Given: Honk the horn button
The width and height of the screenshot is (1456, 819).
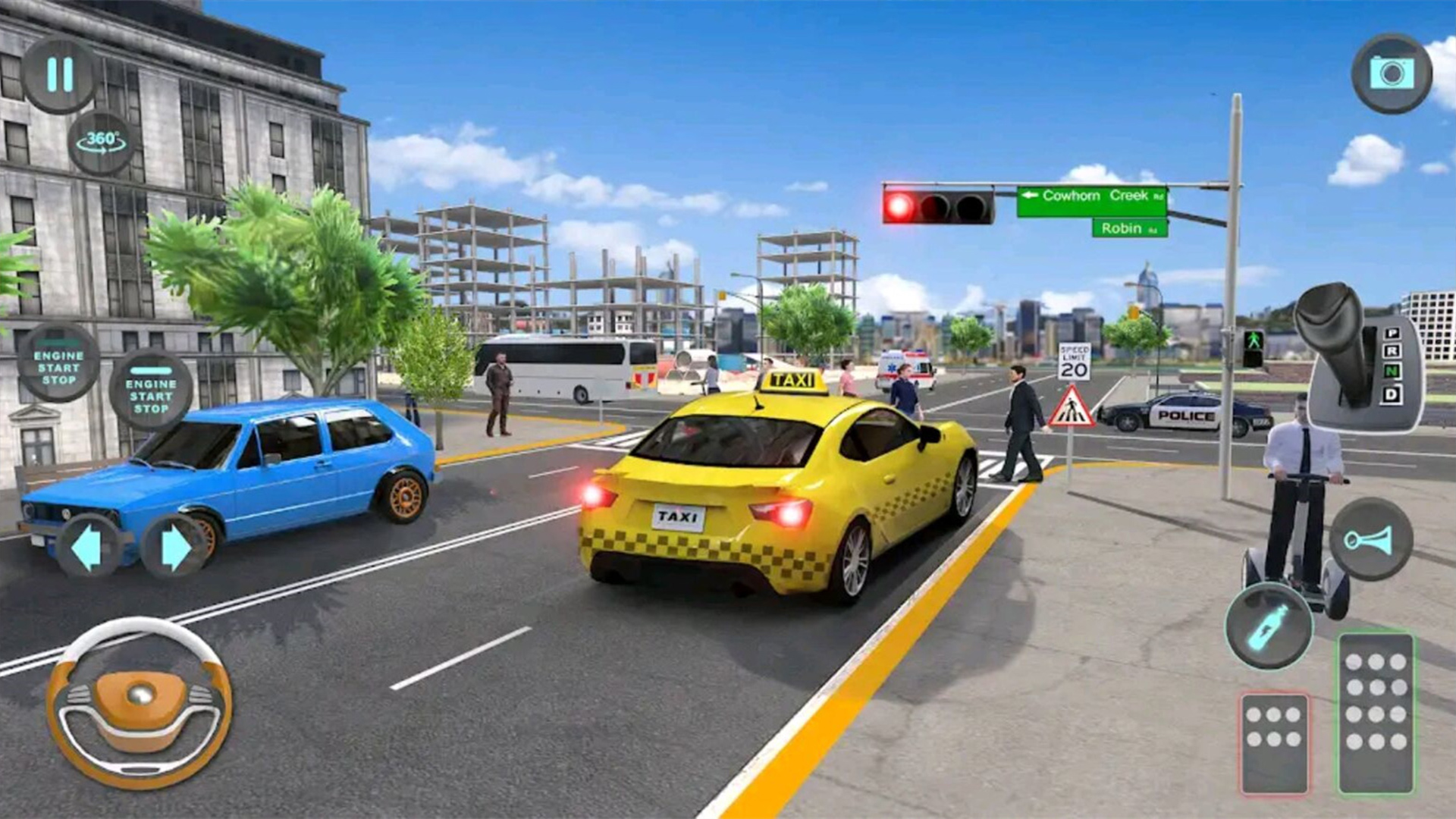Looking at the screenshot, I should 1370,540.
